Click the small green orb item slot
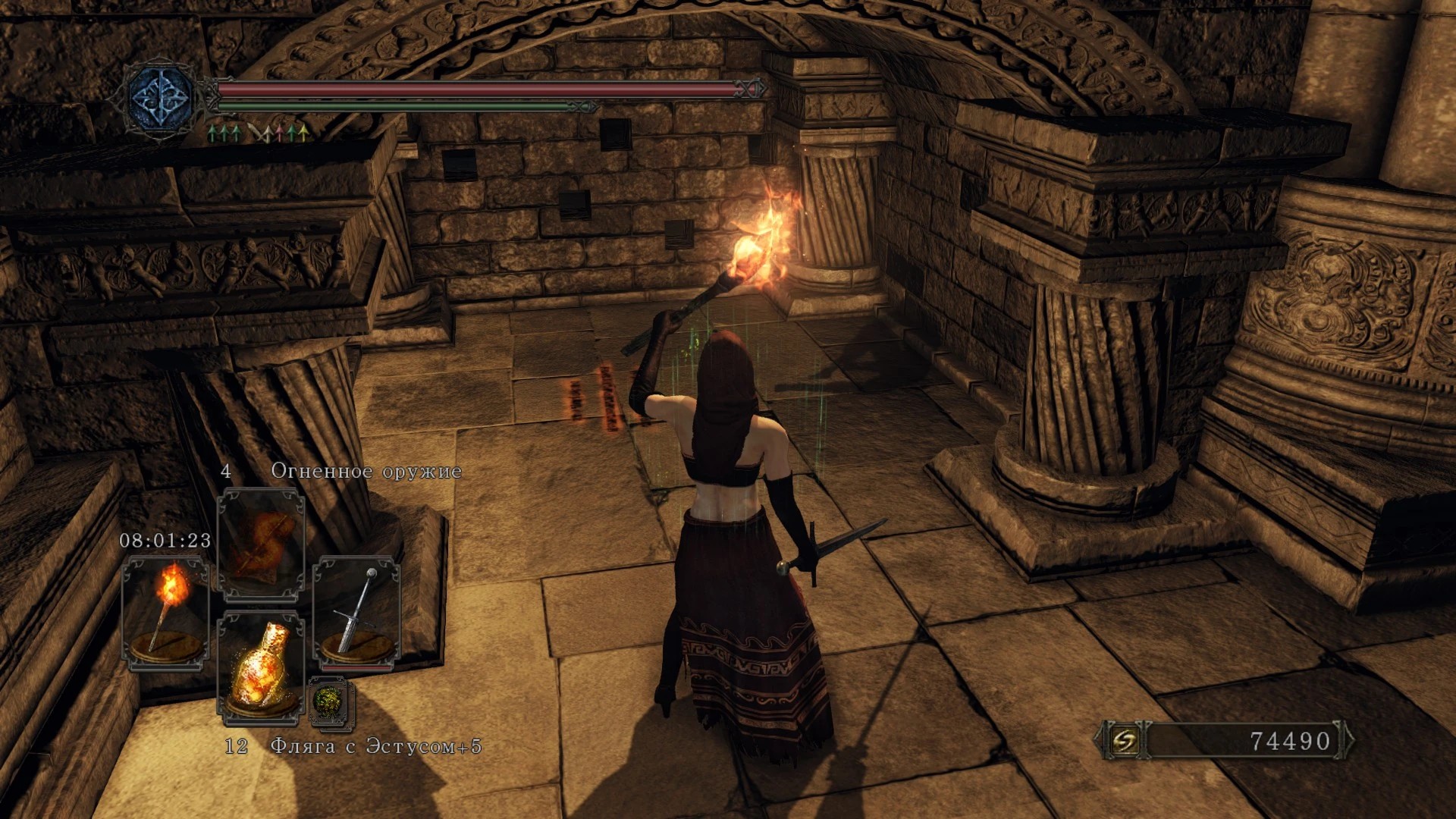 [331, 702]
